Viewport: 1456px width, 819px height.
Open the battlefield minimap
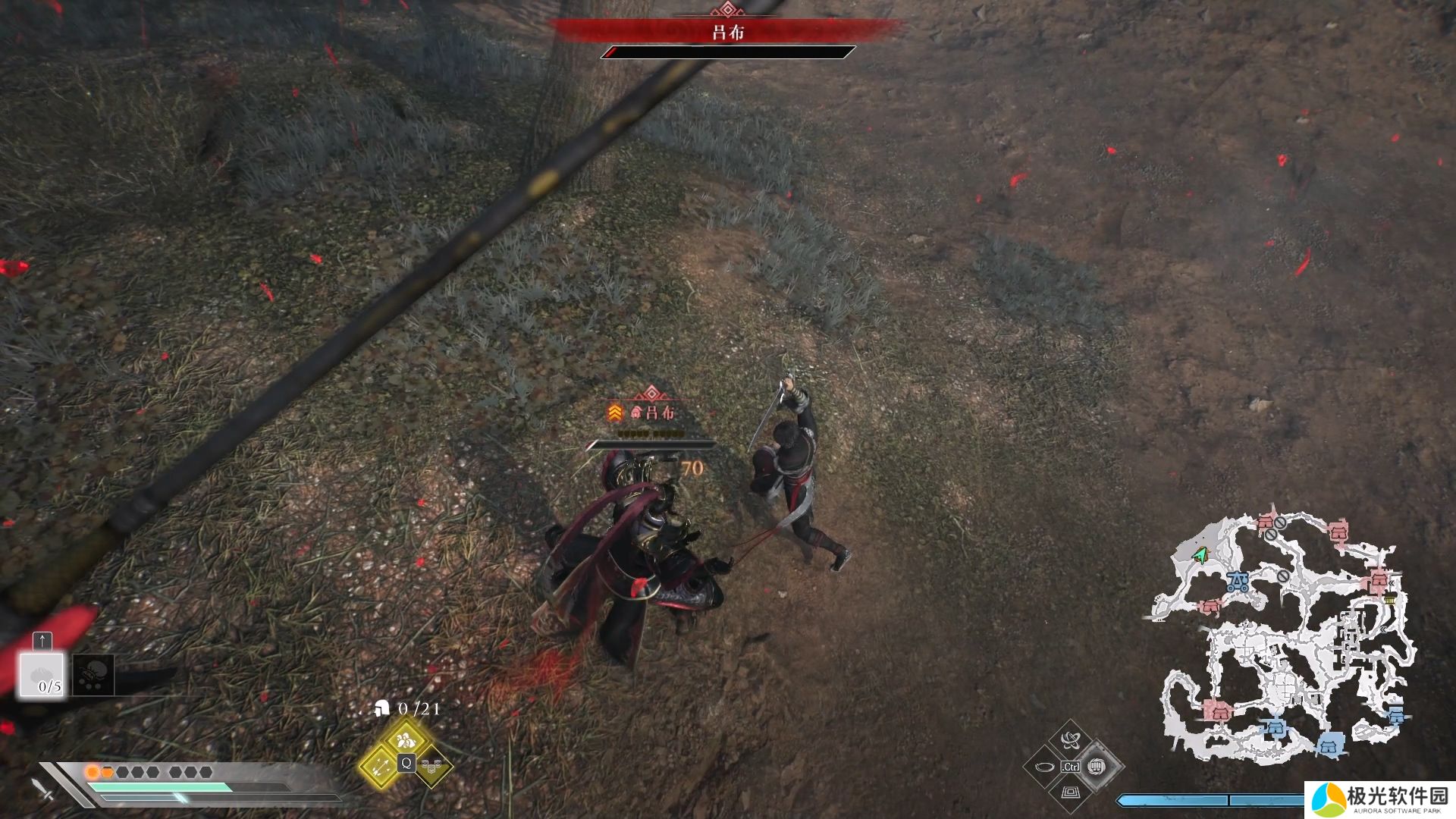coord(1282,637)
